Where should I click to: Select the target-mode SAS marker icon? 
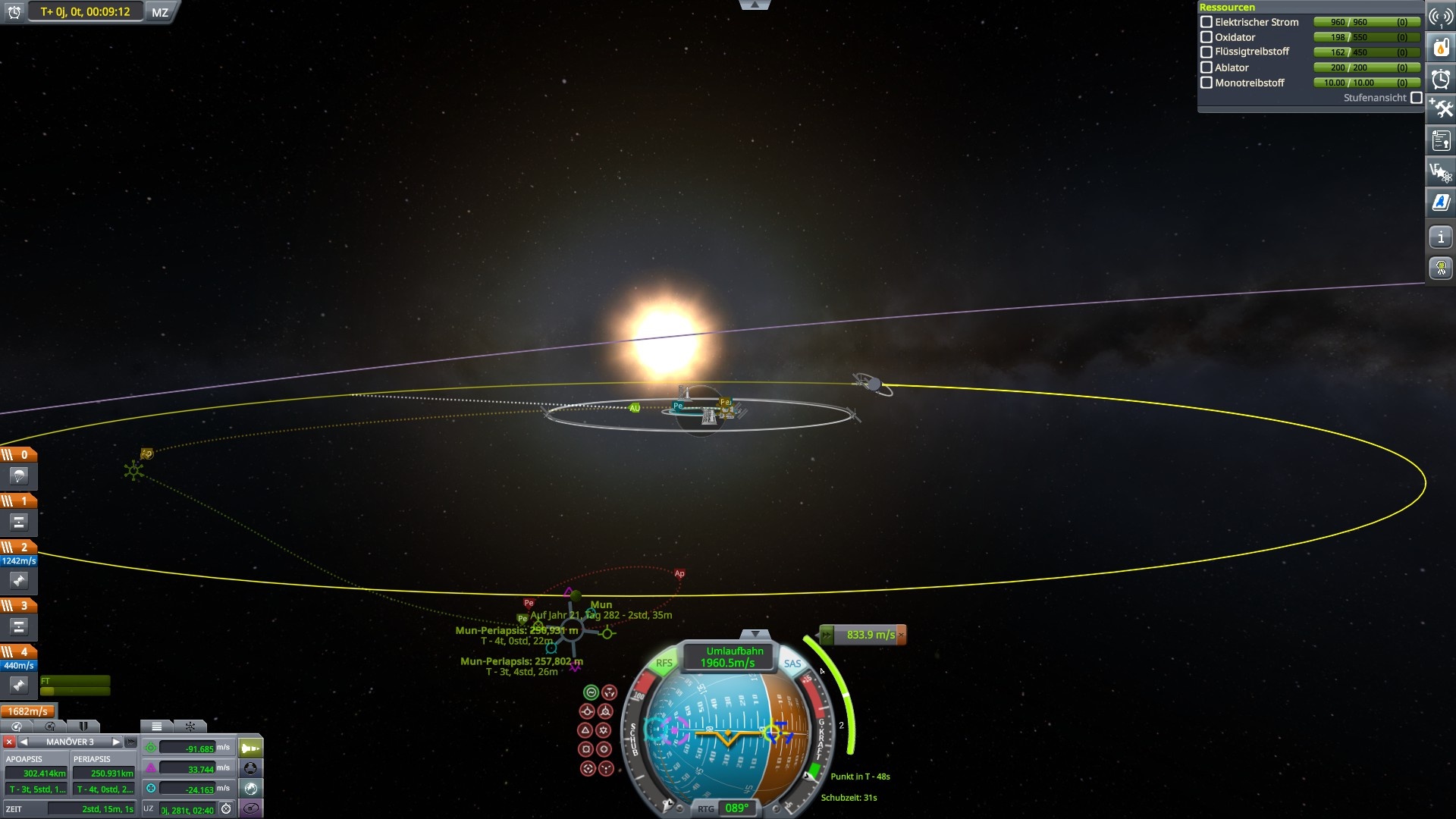coord(587,768)
